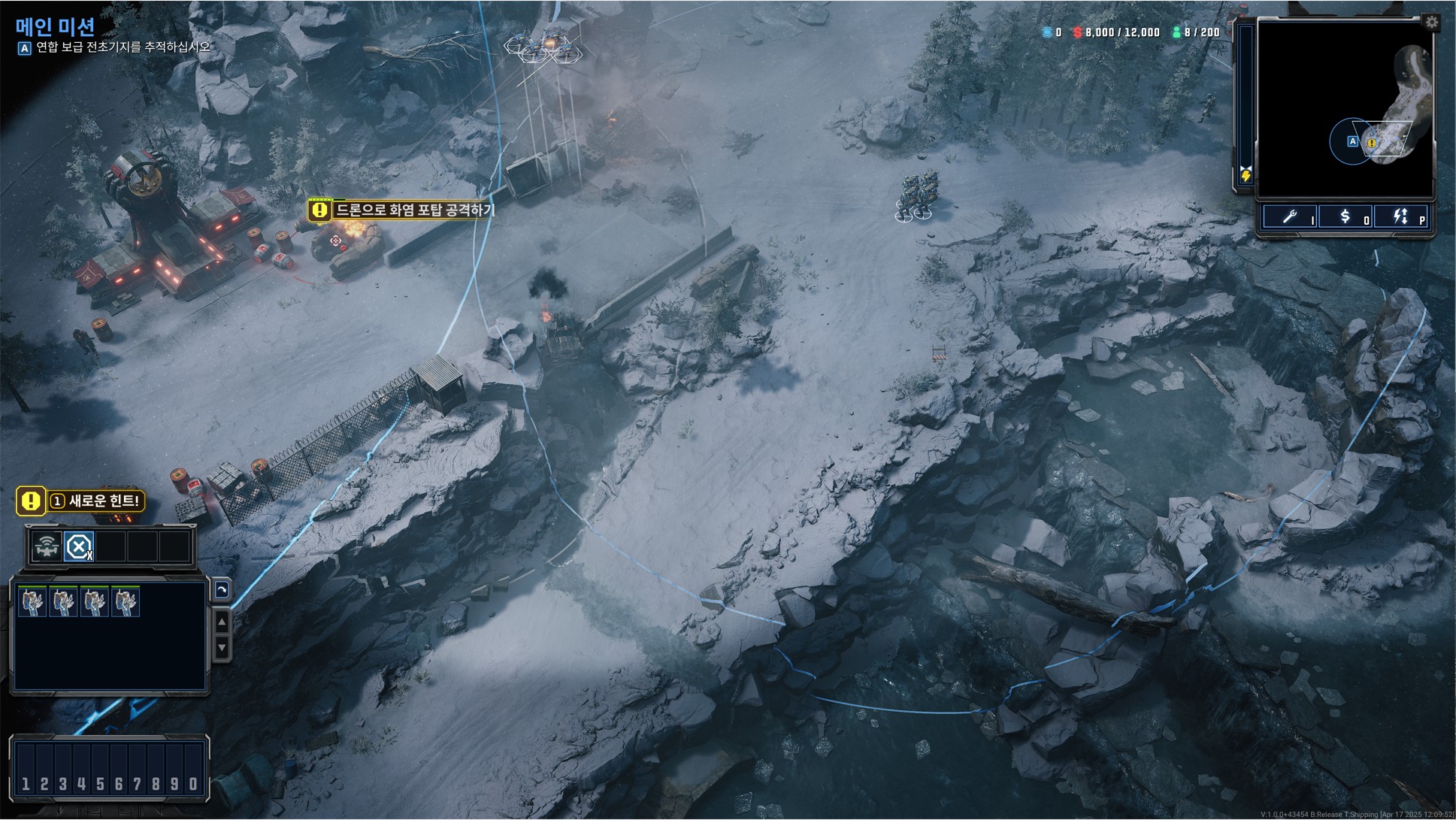
Task: Open the settings gear menu
Action: coord(1431,23)
